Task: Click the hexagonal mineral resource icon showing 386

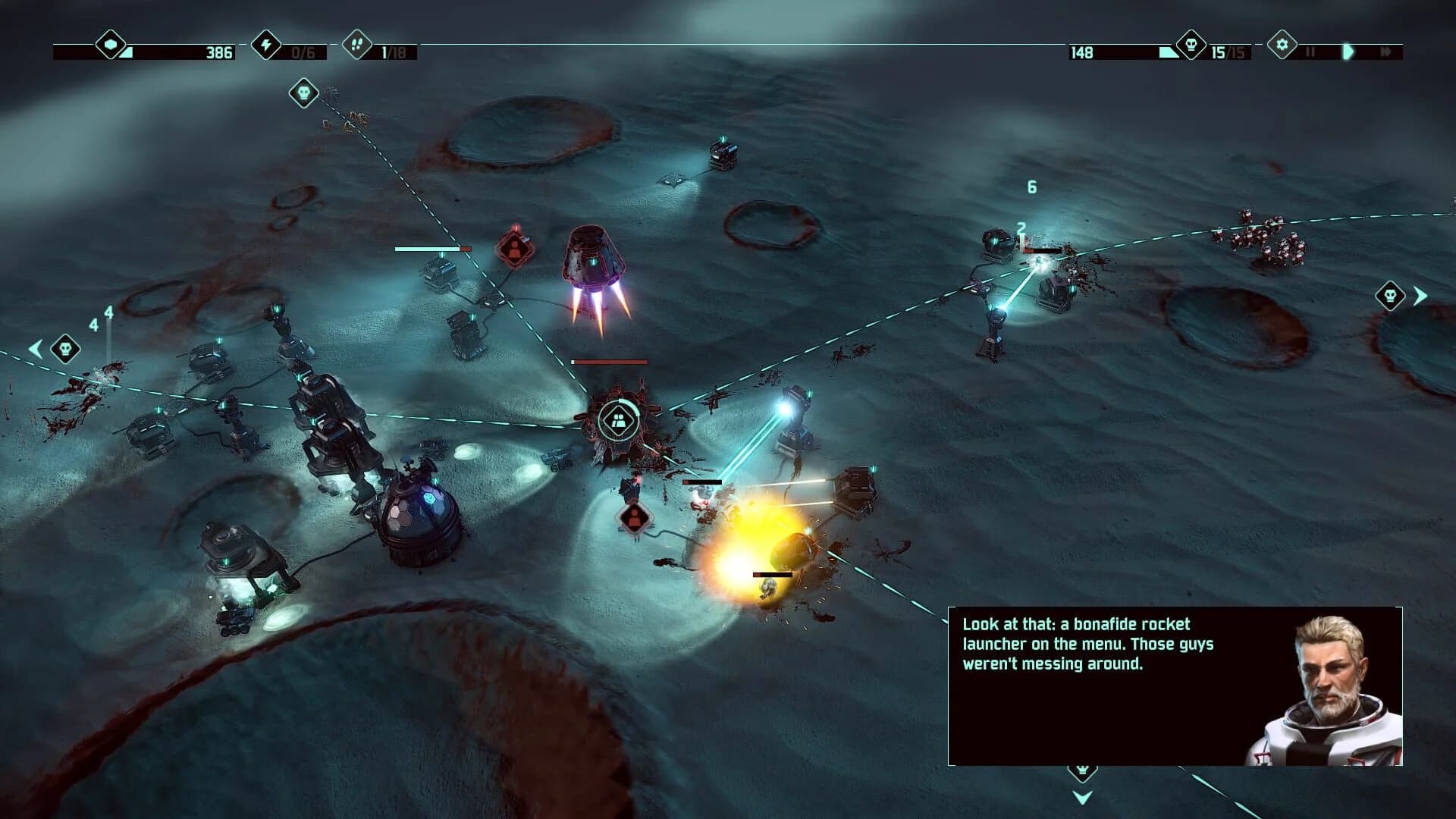Action: pos(110,45)
